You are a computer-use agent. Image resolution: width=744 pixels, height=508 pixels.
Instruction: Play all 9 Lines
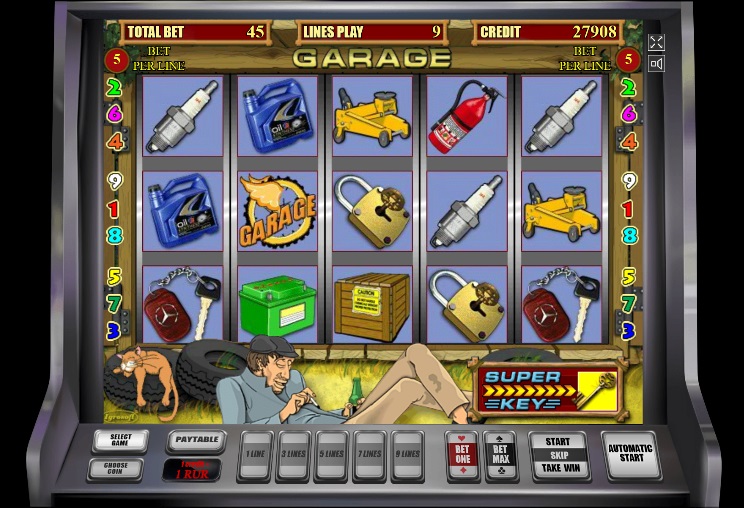coord(407,455)
